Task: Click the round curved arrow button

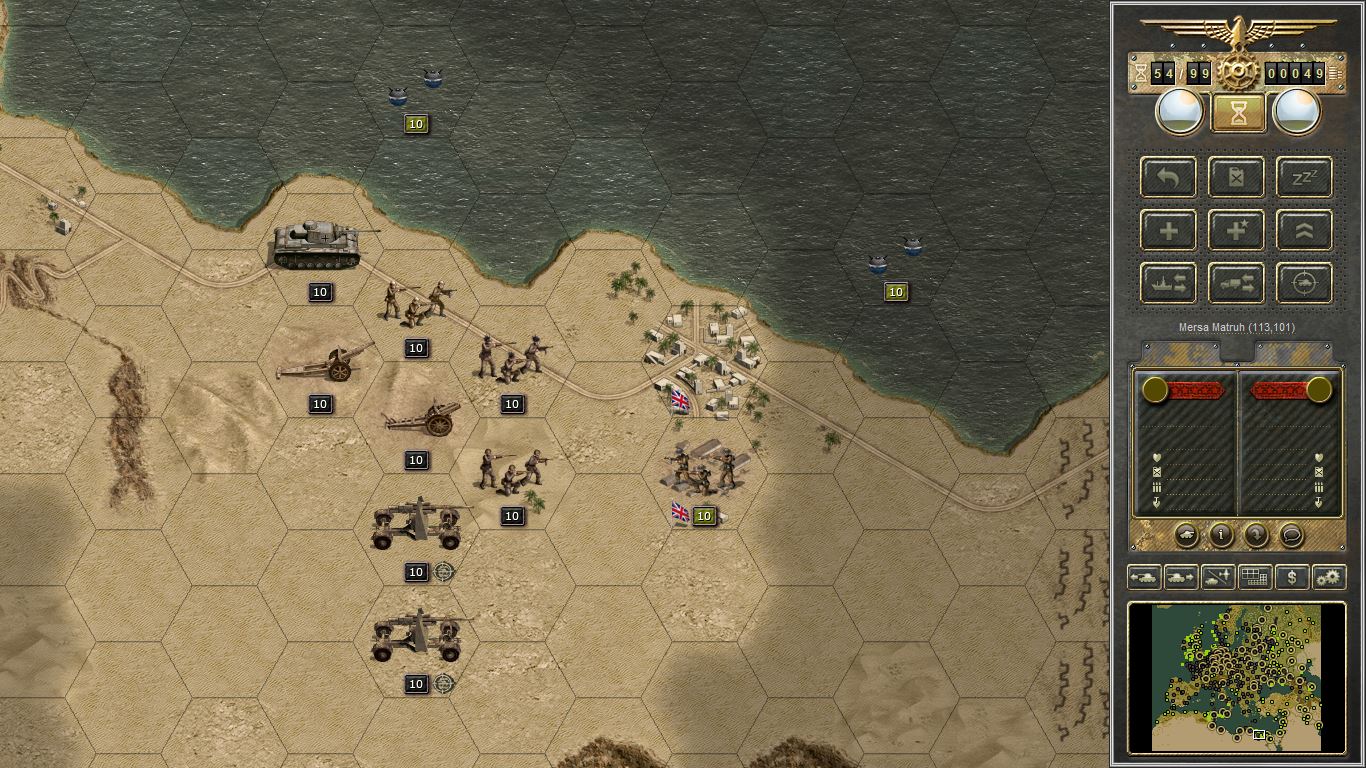Action: (1256, 535)
